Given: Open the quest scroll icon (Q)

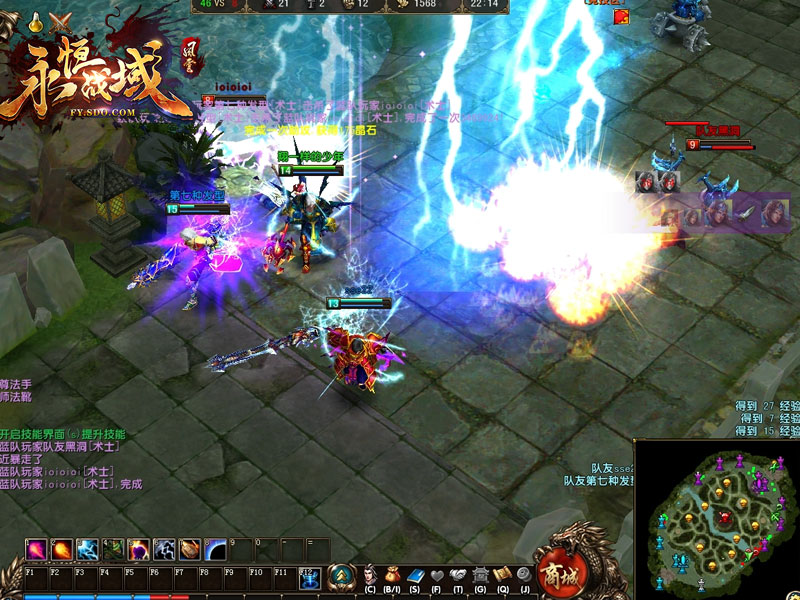Looking at the screenshot, I should [502, 574].
